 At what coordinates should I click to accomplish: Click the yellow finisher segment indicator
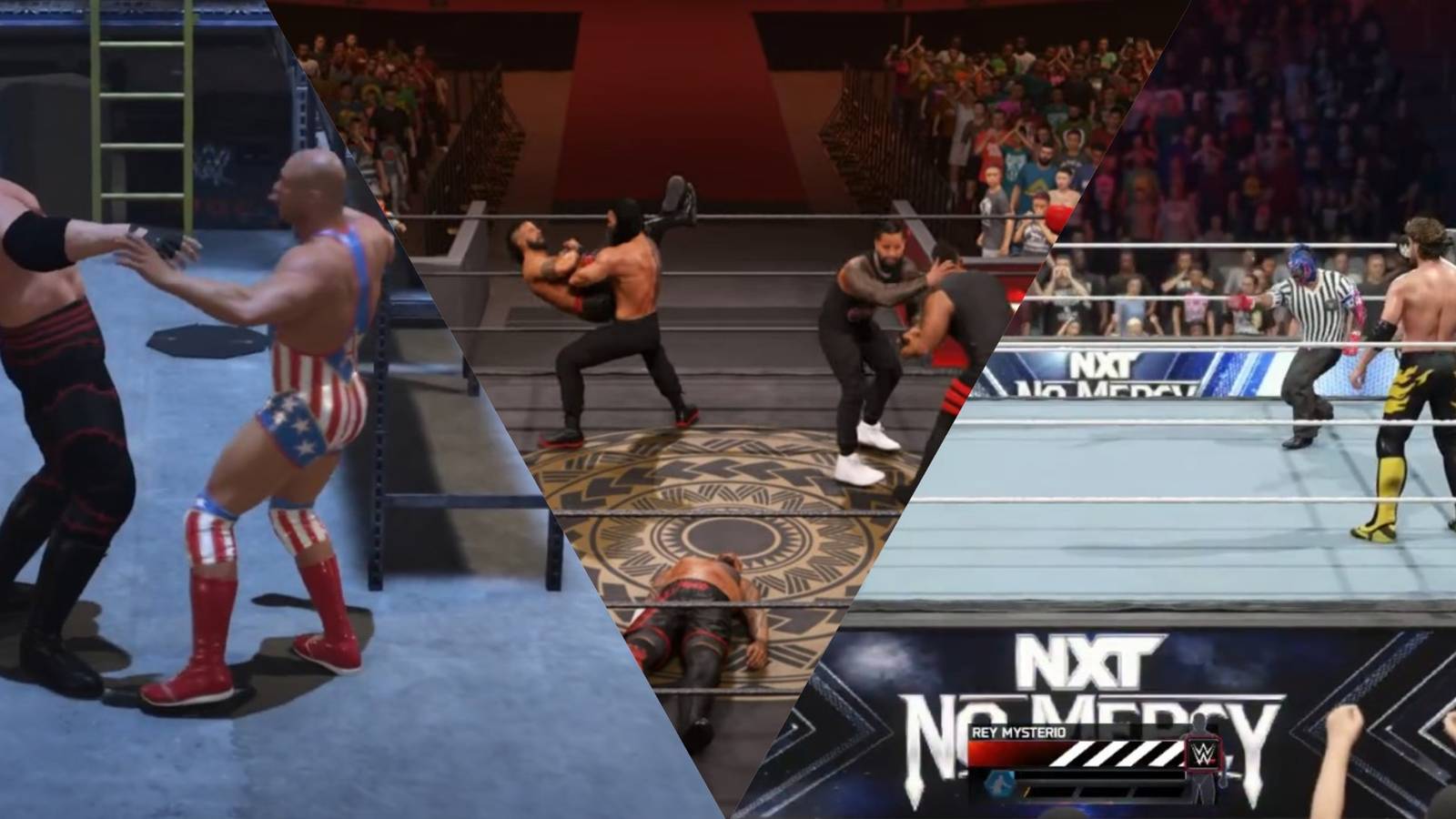(1026, 791)
